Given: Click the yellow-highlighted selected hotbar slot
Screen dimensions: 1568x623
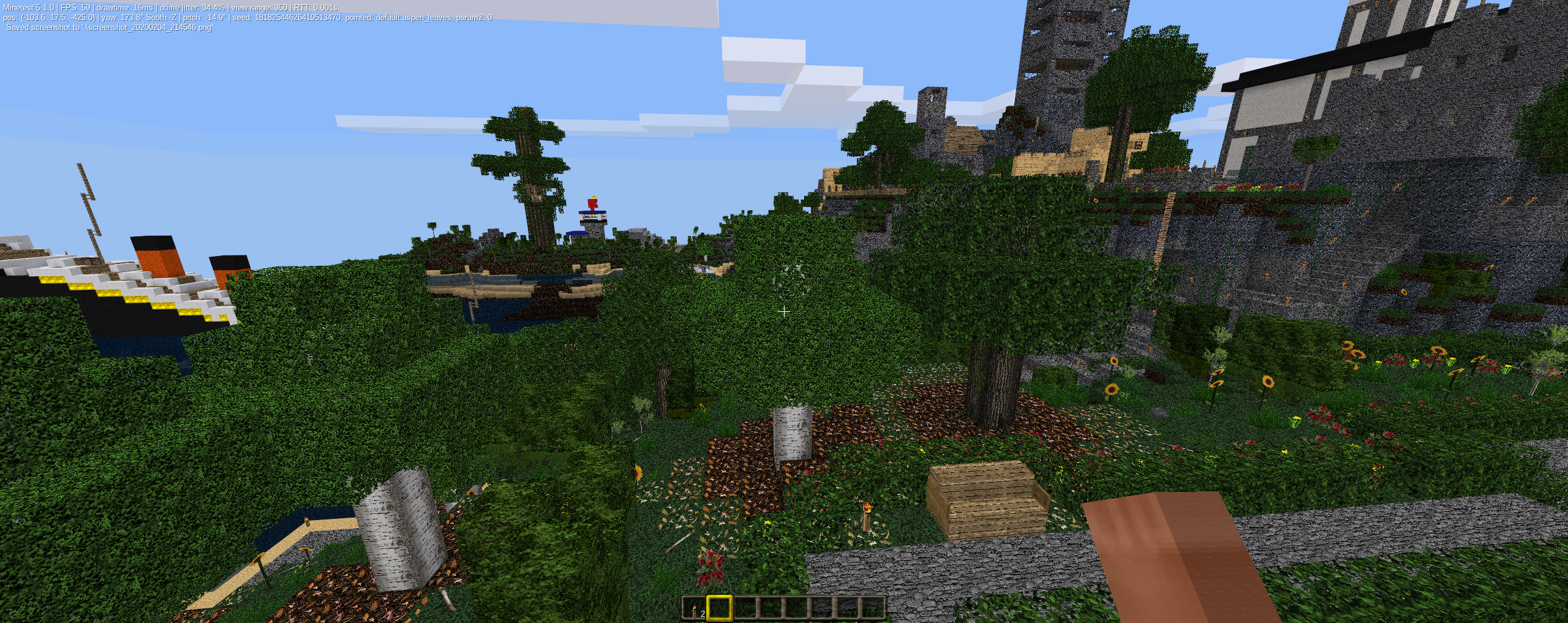Looking at the screenshot, I should 720,608.
